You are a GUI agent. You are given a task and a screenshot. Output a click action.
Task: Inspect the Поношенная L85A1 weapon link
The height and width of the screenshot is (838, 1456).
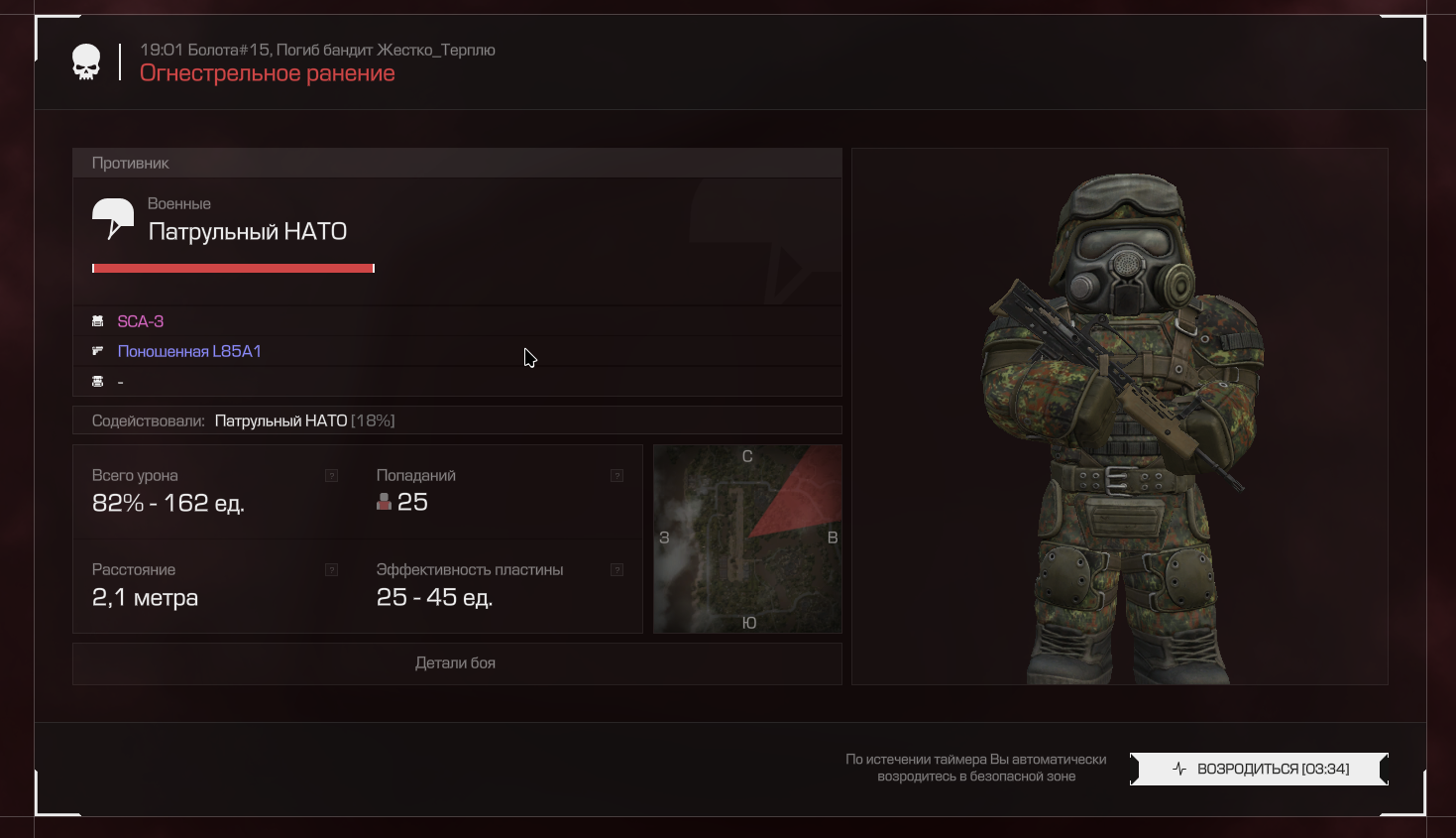[x=189, y=351]
